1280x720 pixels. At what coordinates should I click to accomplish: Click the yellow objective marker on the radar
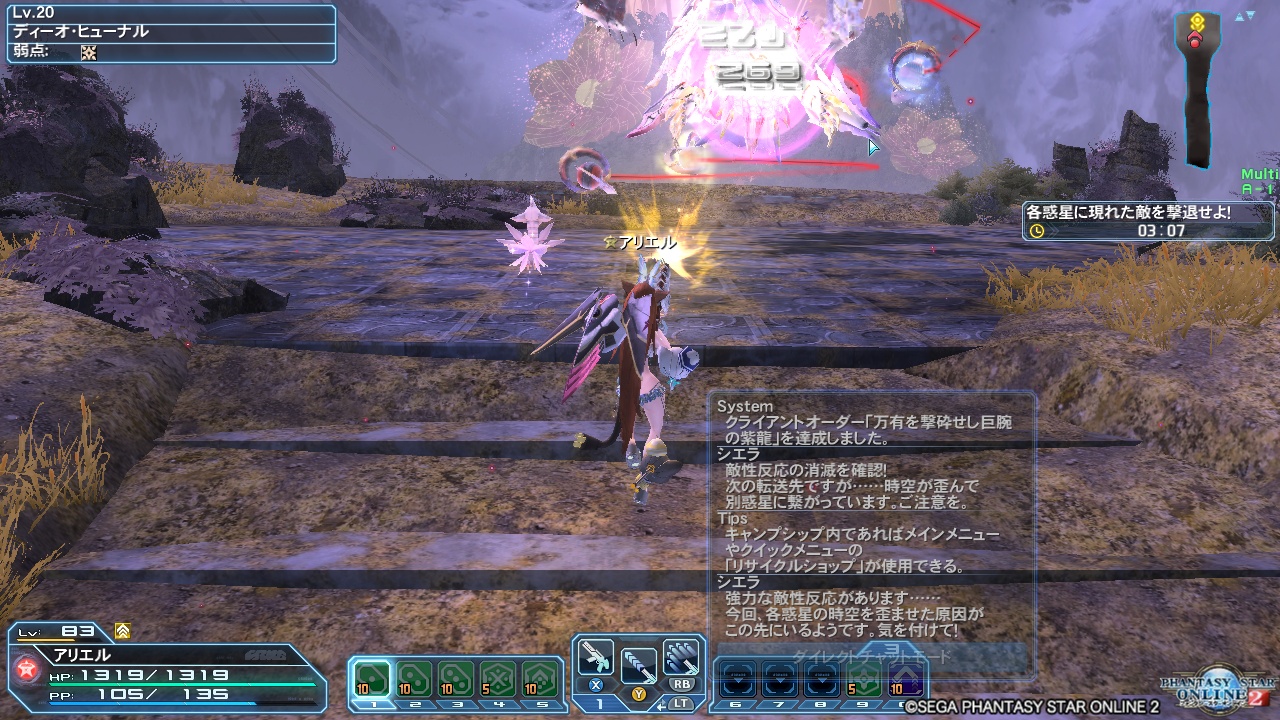click(x=1197, y=19)
